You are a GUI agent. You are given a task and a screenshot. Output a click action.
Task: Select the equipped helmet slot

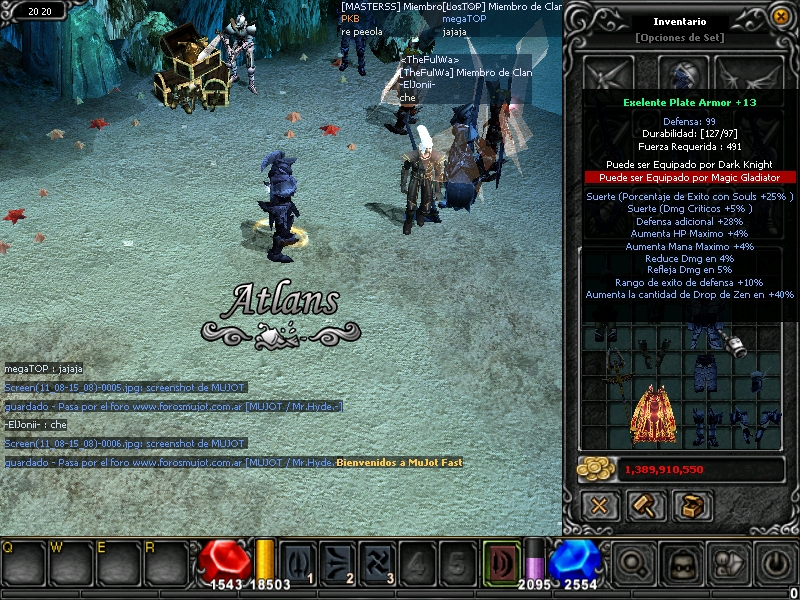(683, 74)
